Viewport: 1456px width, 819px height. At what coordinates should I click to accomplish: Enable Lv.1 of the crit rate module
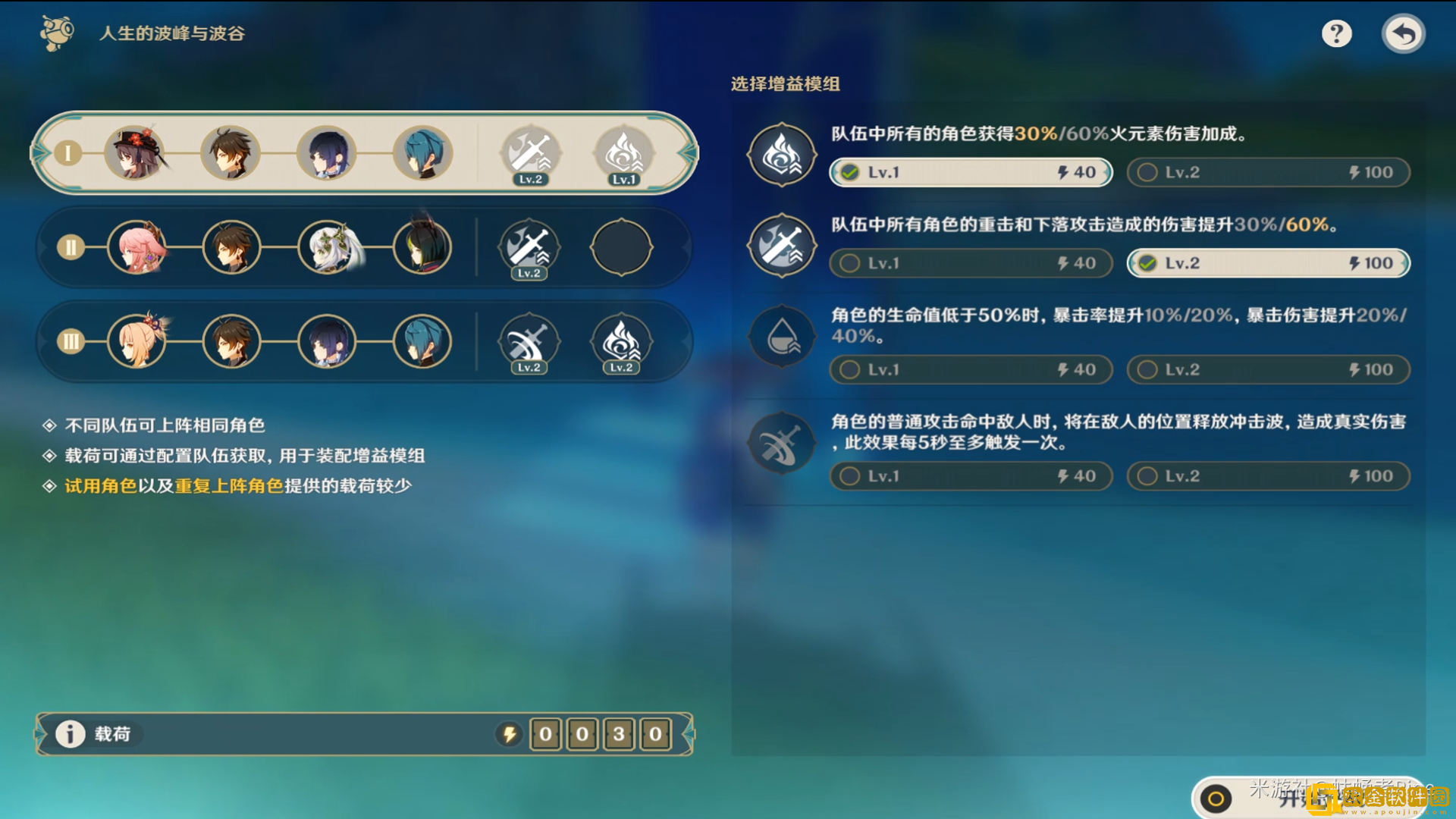970,369
